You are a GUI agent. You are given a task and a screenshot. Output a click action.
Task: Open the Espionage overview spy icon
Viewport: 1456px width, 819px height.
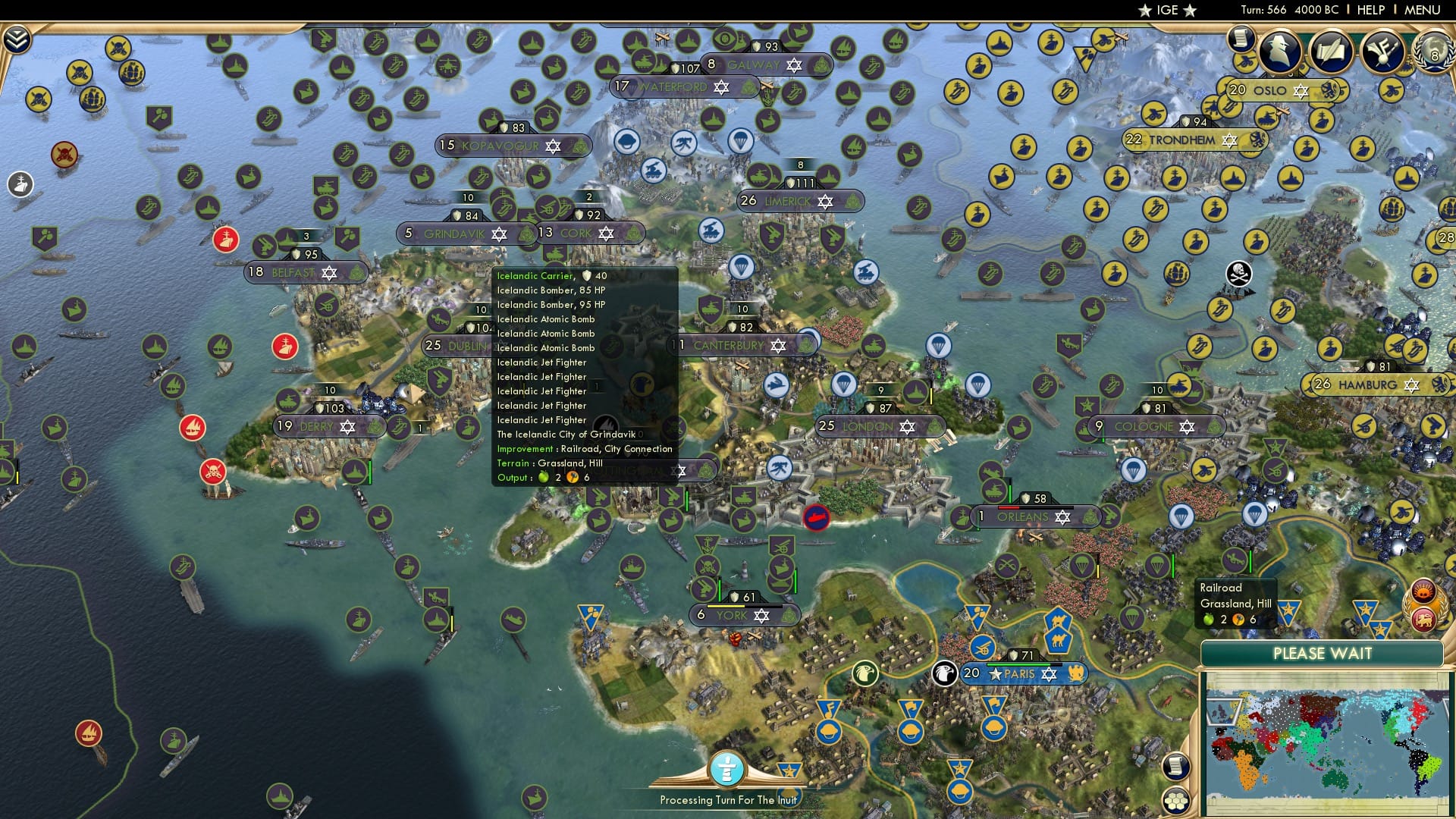click(1279, 52)
